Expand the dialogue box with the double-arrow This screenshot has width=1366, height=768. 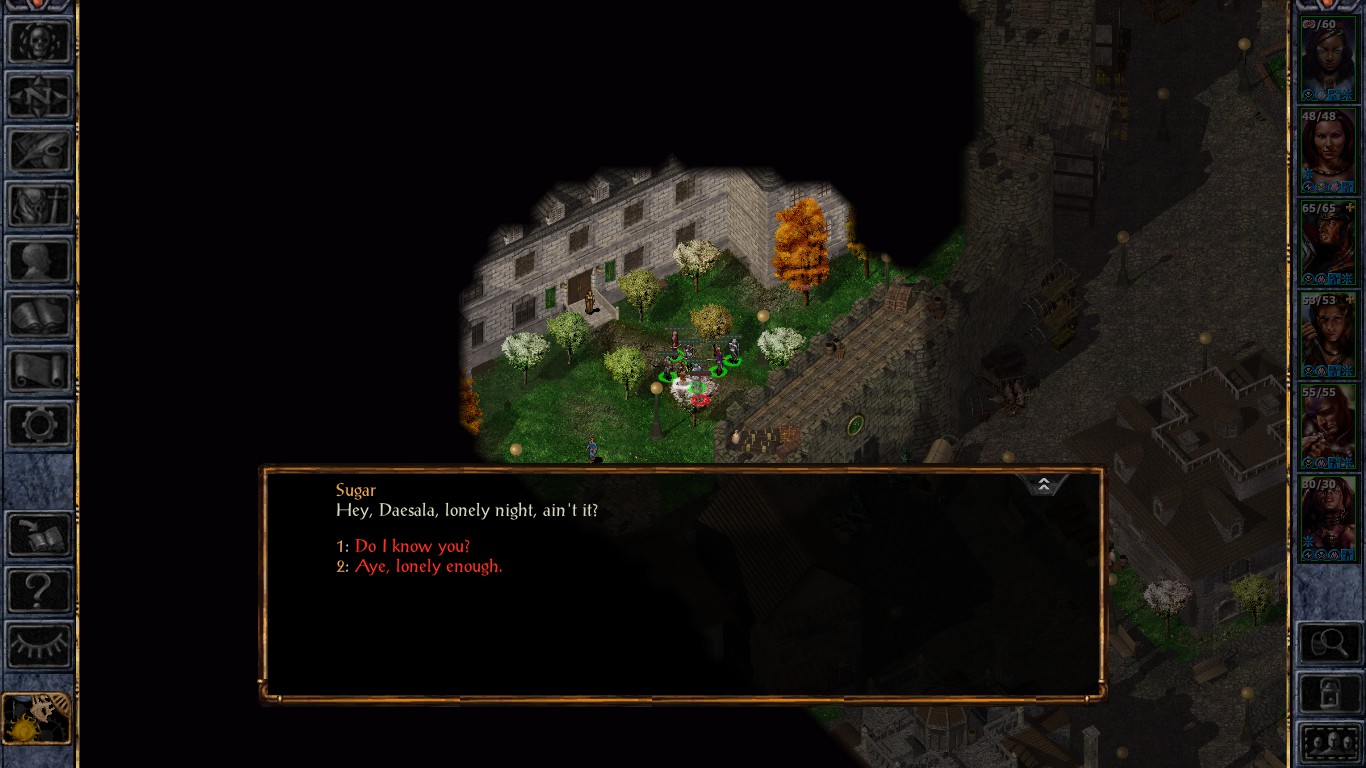click(x=1043, y=485)
